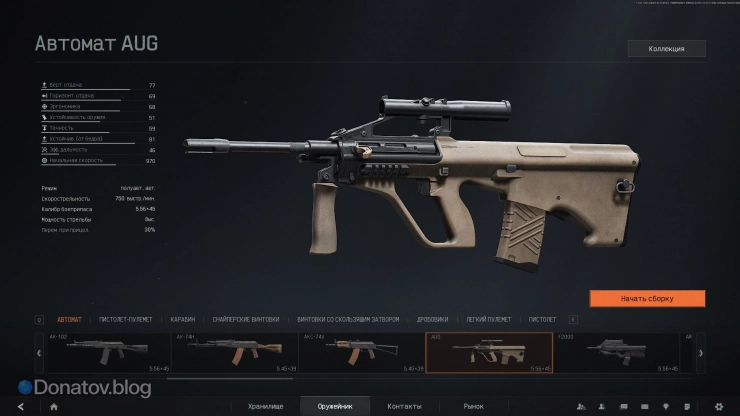This screenshot has height=416, width=740.
Task: Select the Пистолет-пулемет category tab
Action: pyautogui.click(x=124, y=319)
